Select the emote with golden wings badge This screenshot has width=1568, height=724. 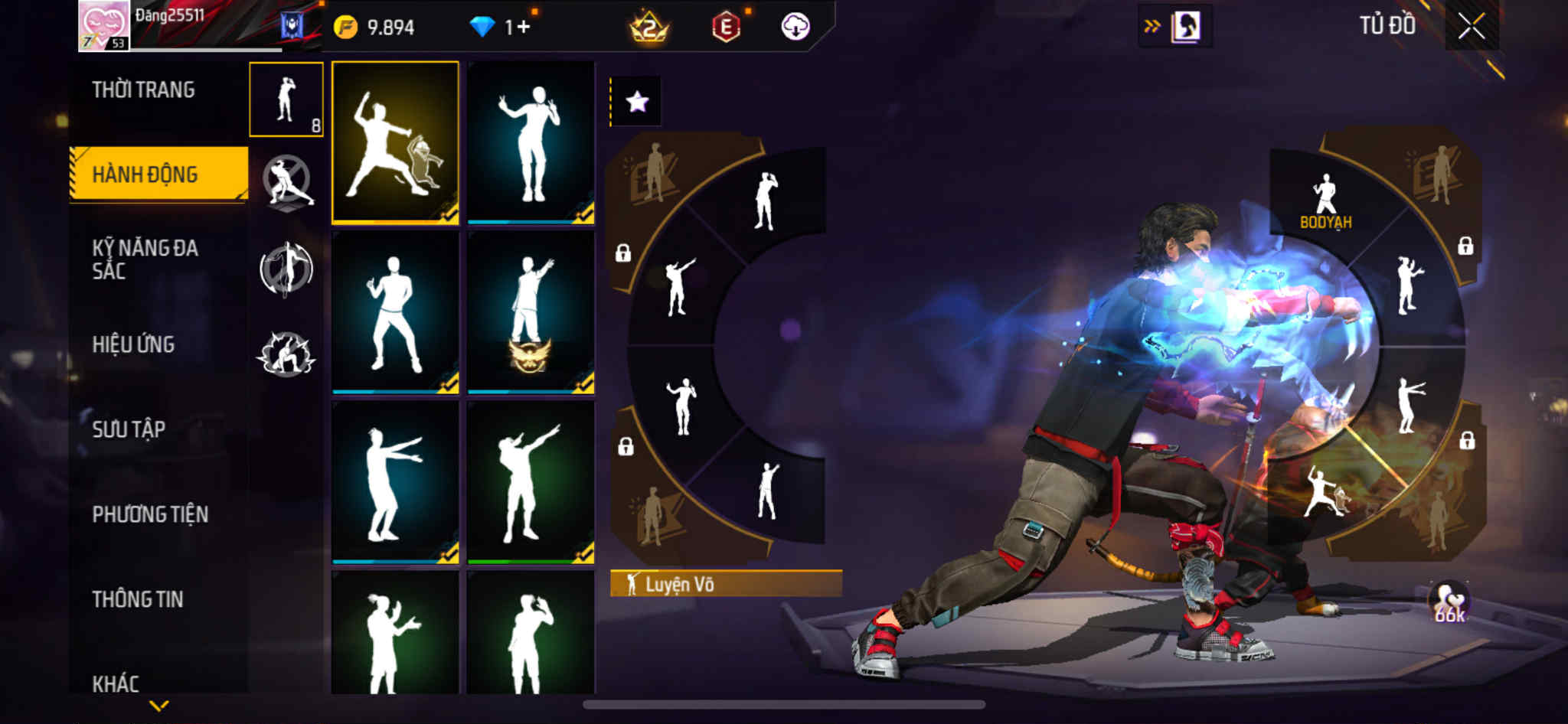(x=531, y=312)
